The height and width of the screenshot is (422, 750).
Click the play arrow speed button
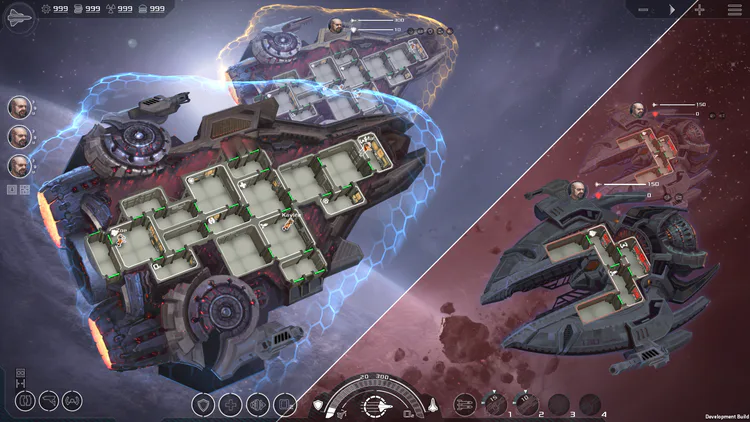point(672,9)
